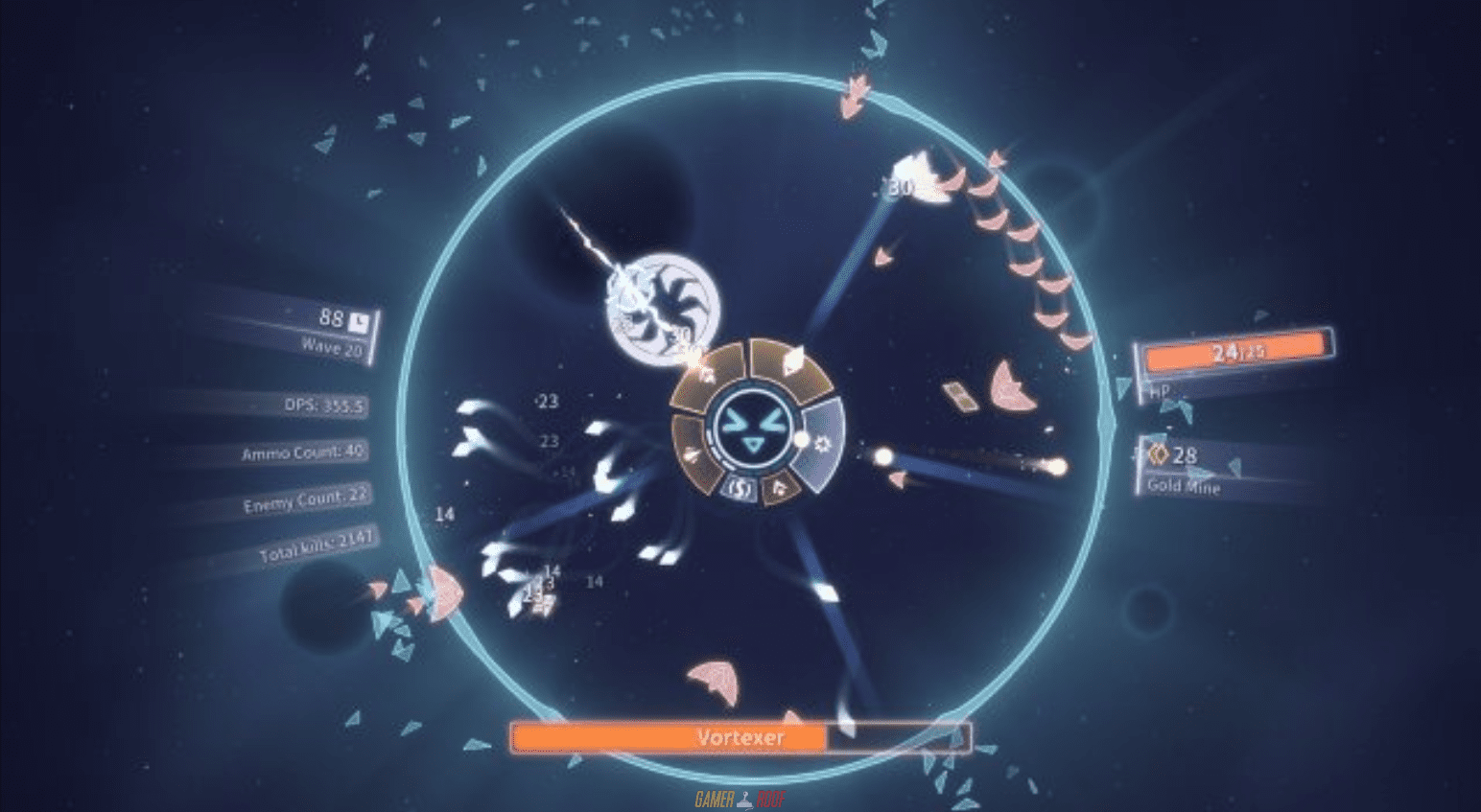
Task: Click the GamerRoof watermark at the bottom
Action: point(739,797)
